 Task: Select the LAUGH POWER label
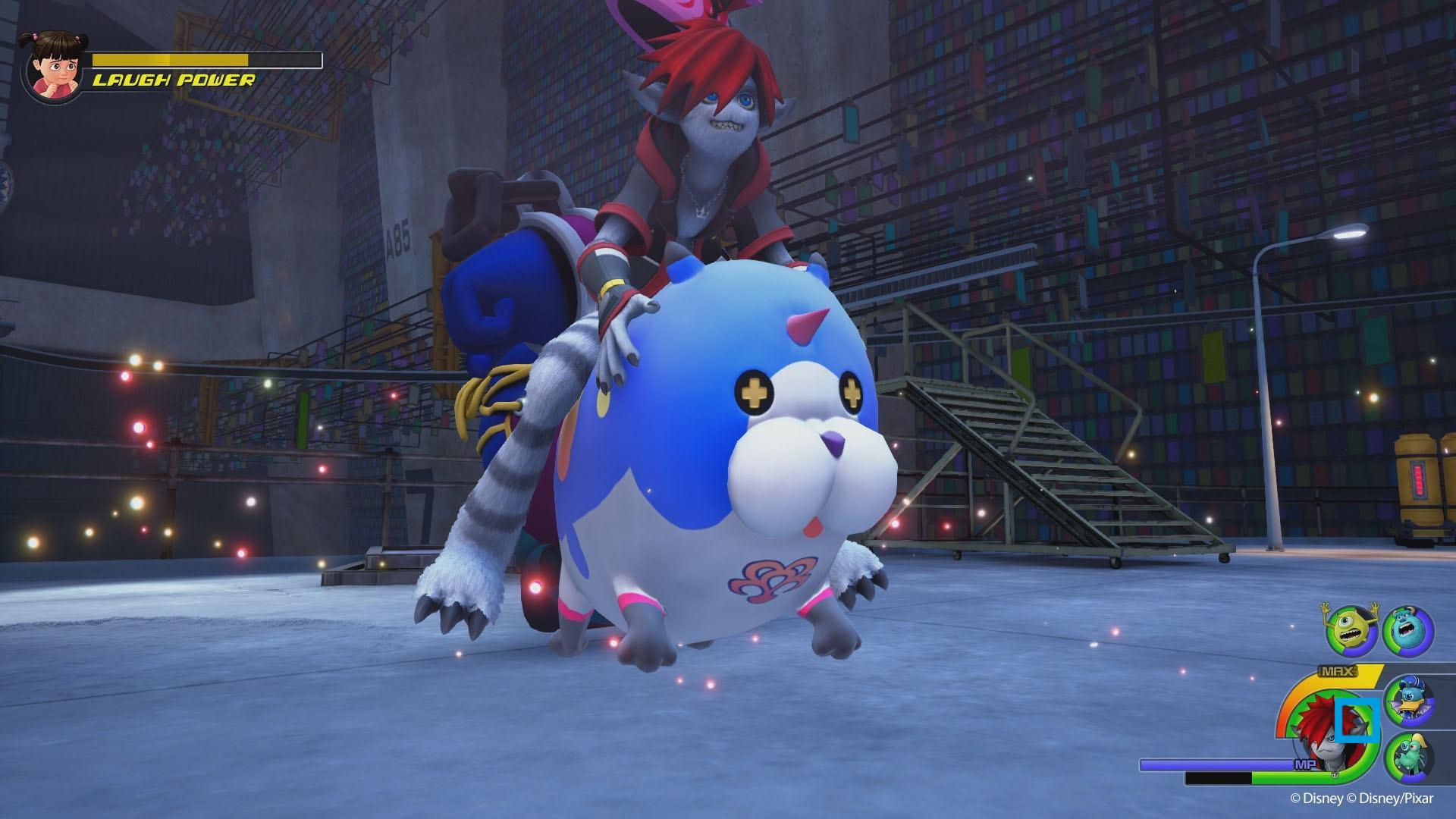(x=174, y=78)
